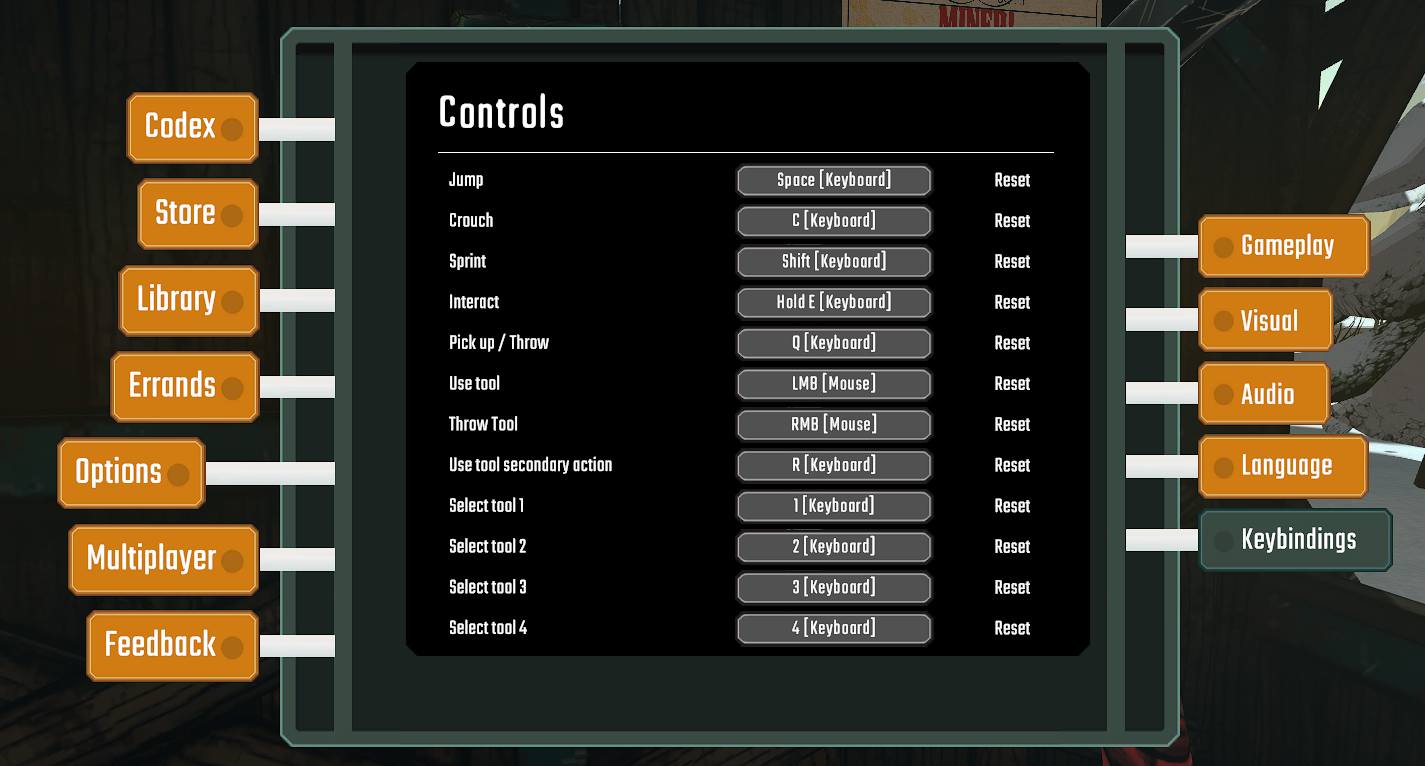Open the Library section
Screen dimensions: 1425x766
coord(188,300)
